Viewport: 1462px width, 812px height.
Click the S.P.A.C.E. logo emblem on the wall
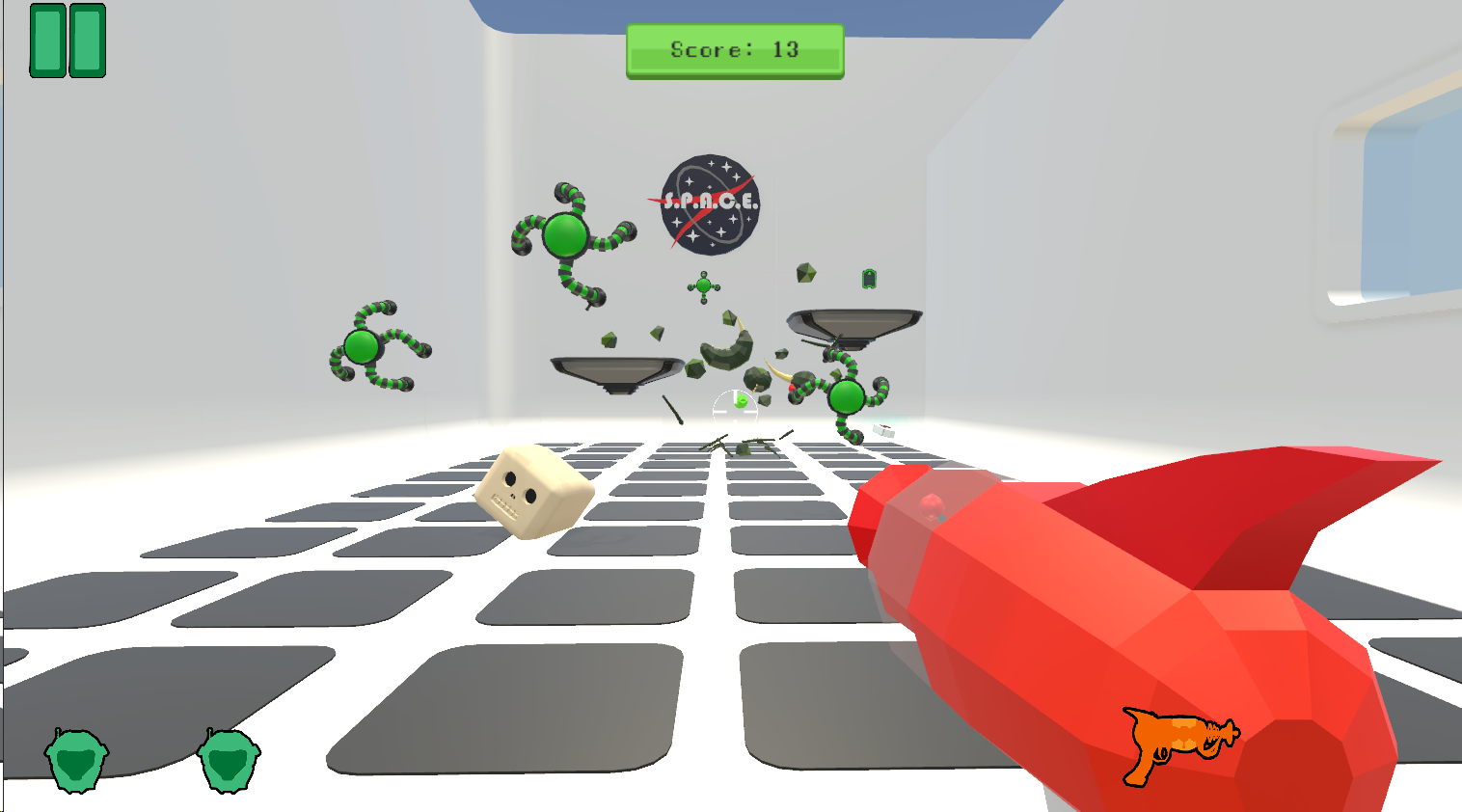point(710,204)
